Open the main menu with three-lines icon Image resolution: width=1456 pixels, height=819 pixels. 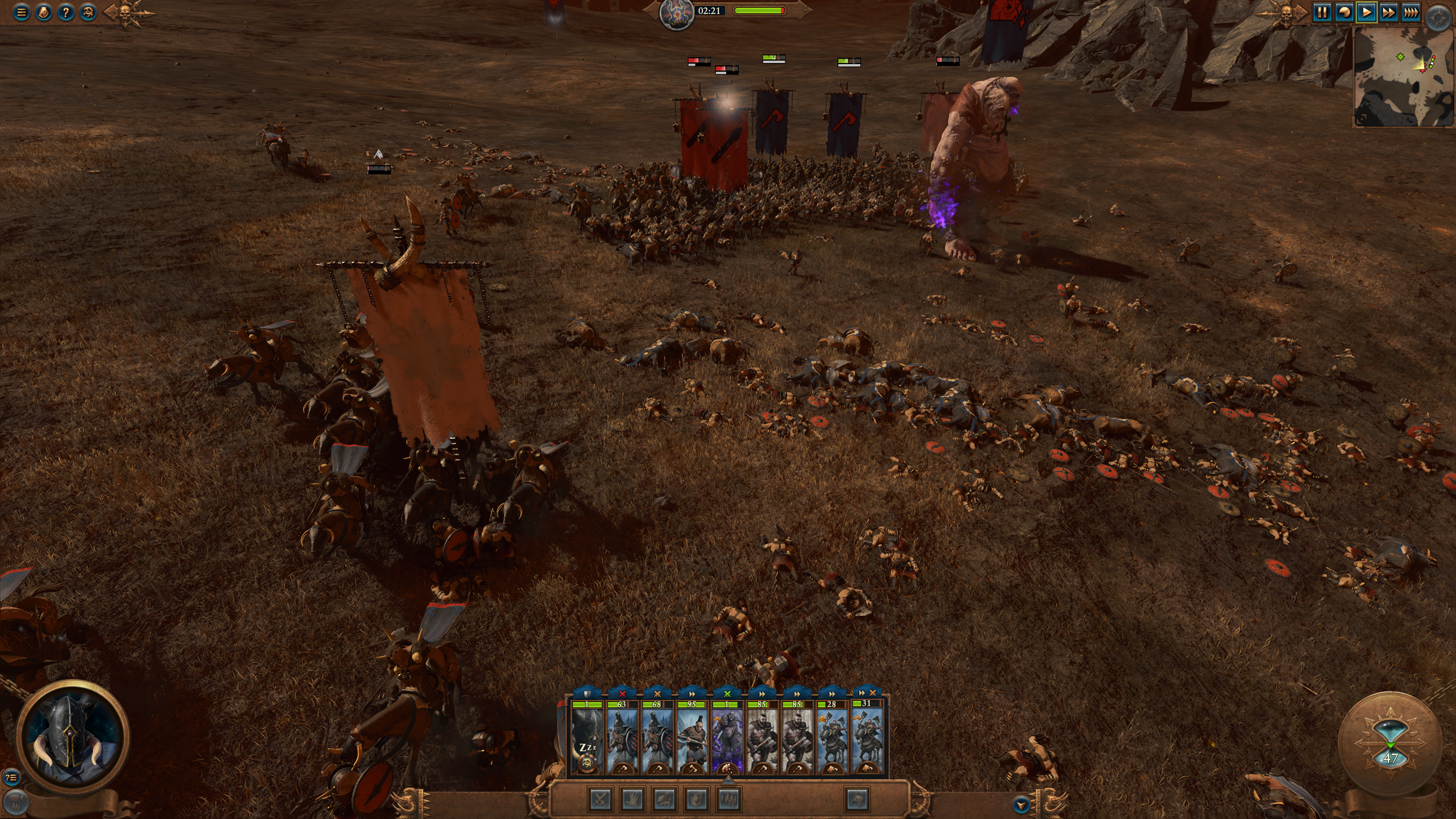pyautogui.click(x=22, y=12)
